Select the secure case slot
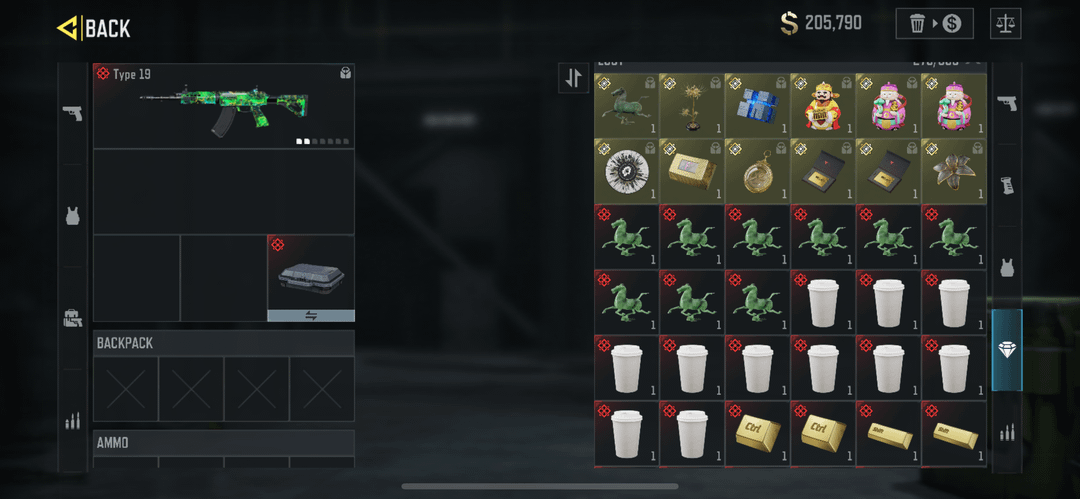The image size is (1080, 499). pyautogui.click(x=311, y=278)
